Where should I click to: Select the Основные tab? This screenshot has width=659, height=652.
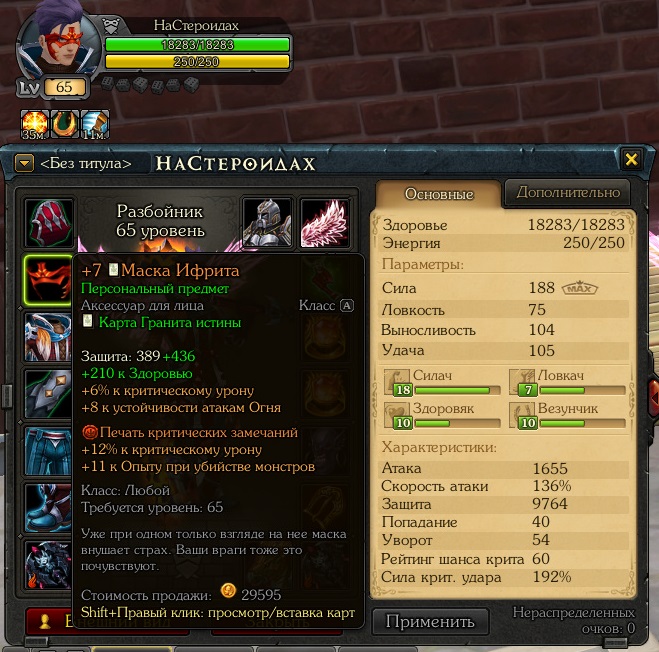pyautogui.click(x=437, y=193)
